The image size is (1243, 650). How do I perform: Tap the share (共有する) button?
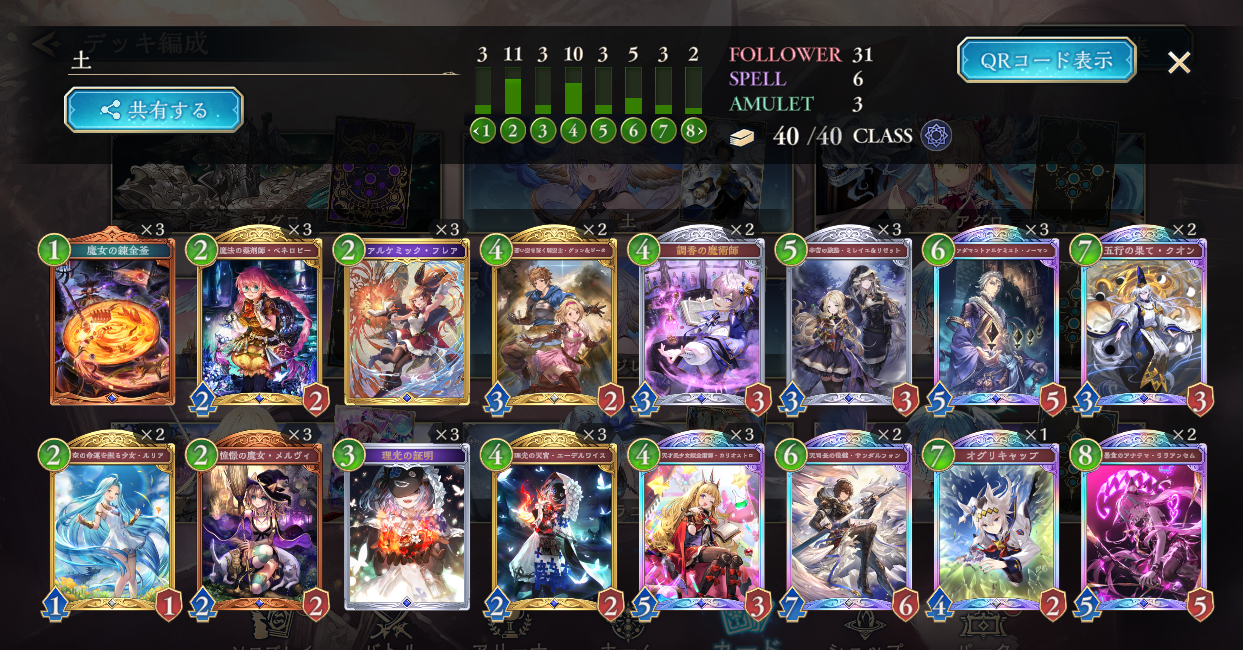[x=154, y=110]
